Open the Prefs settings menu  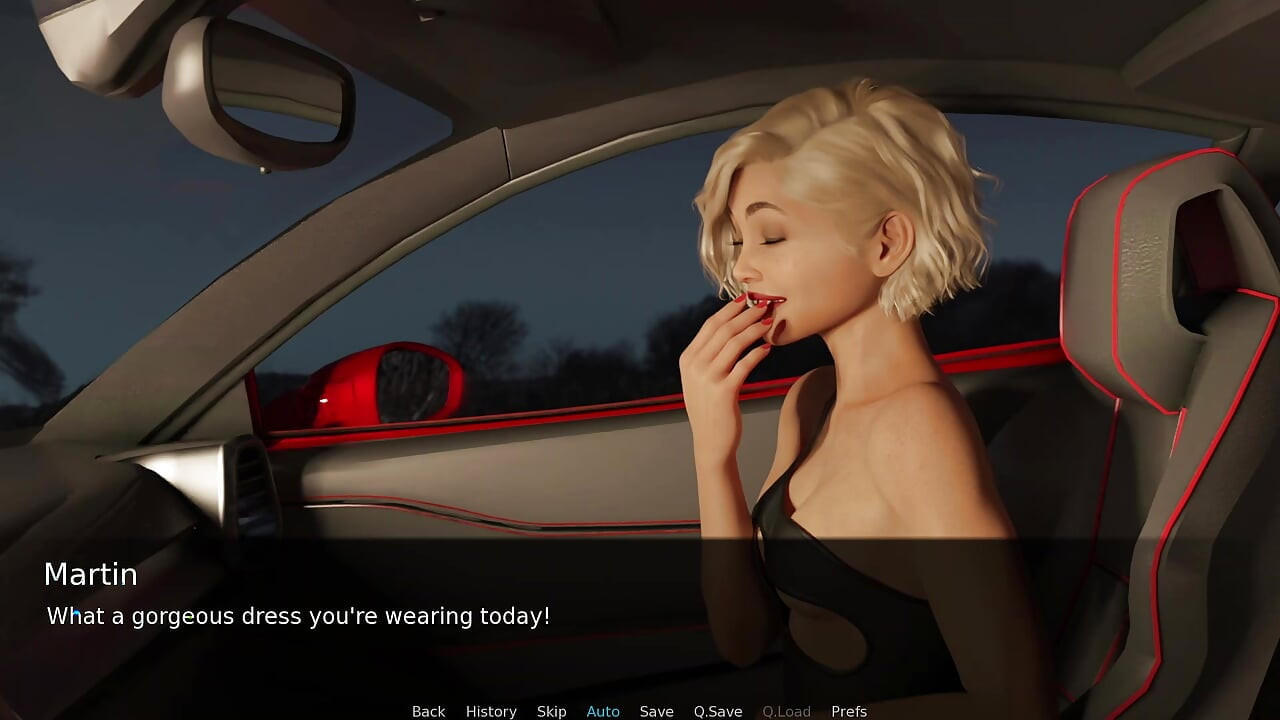pyautogui.click(x=849, y=711)
